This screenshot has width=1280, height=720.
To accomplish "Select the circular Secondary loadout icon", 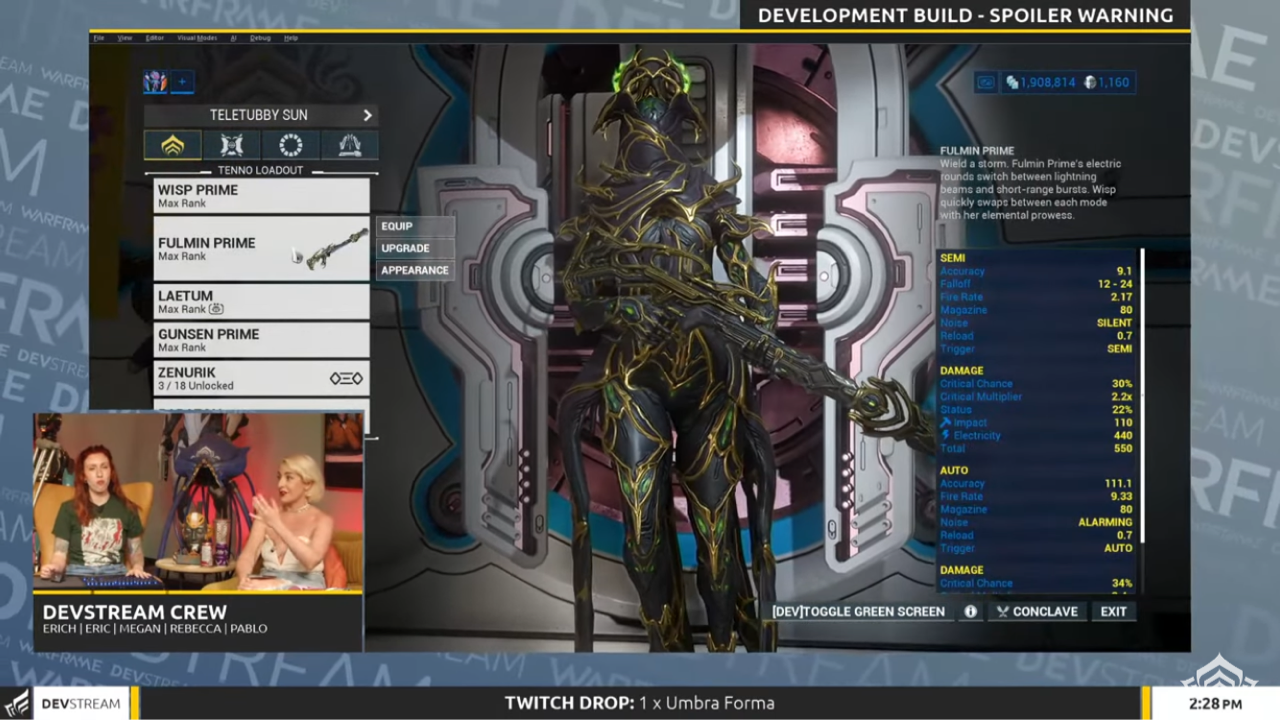I will pos(289,146).
